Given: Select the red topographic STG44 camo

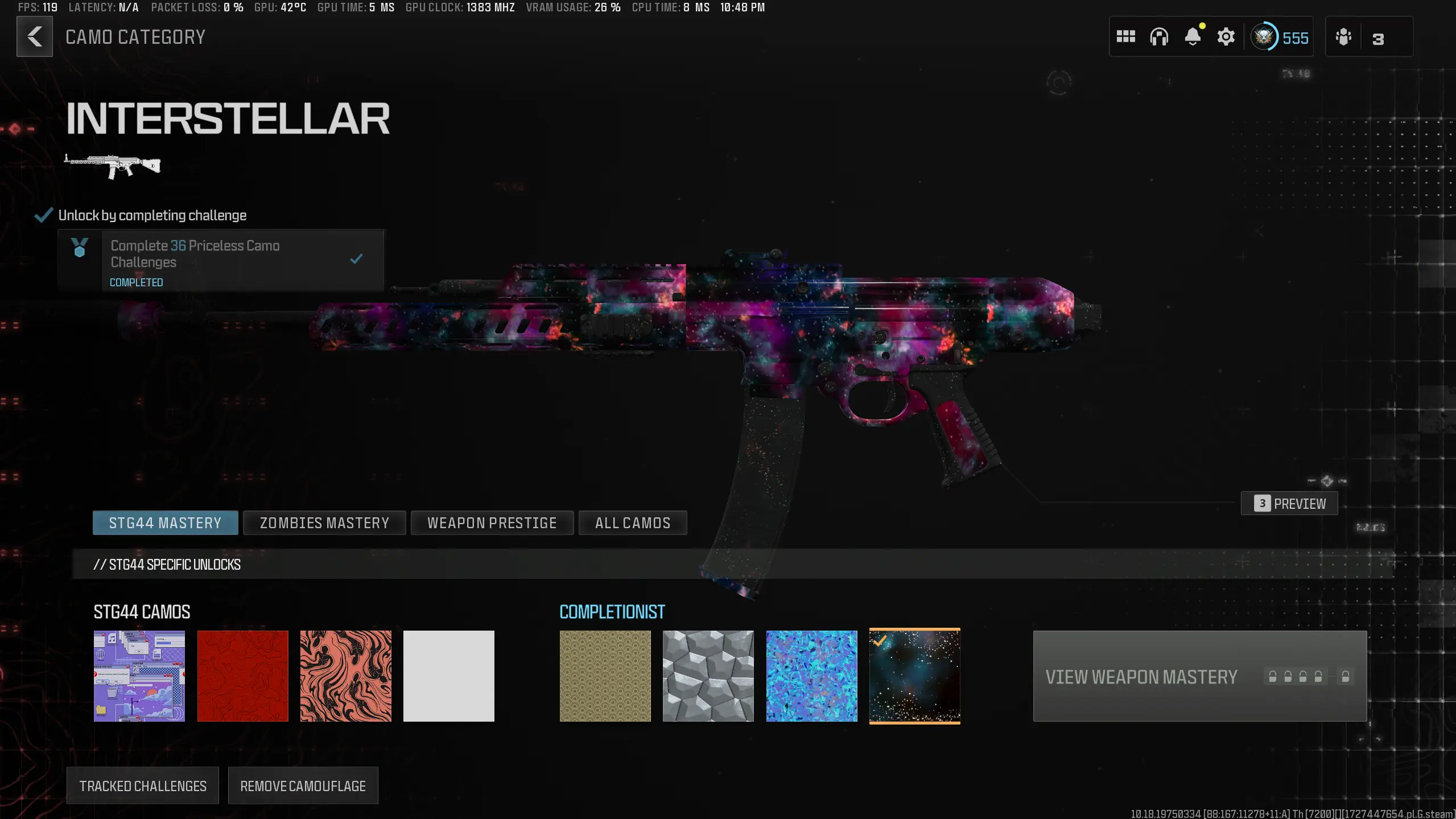Looking at the screenshot, I should click(x=242, y=676).
